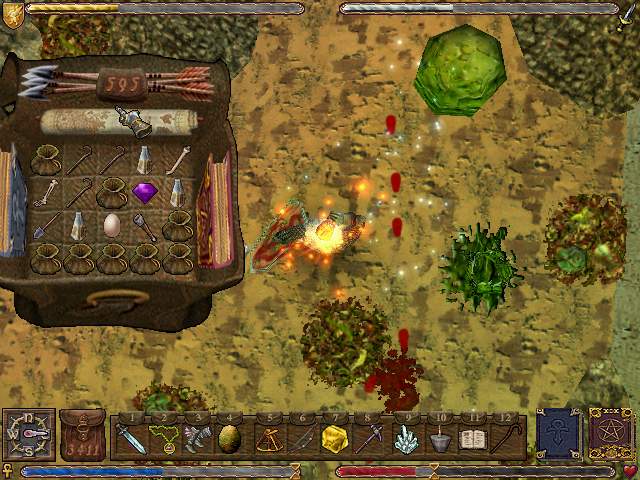Screen dimensions: 640x480
Task: Use the green amulet in slot 2
Action: [x=164, y=438]
